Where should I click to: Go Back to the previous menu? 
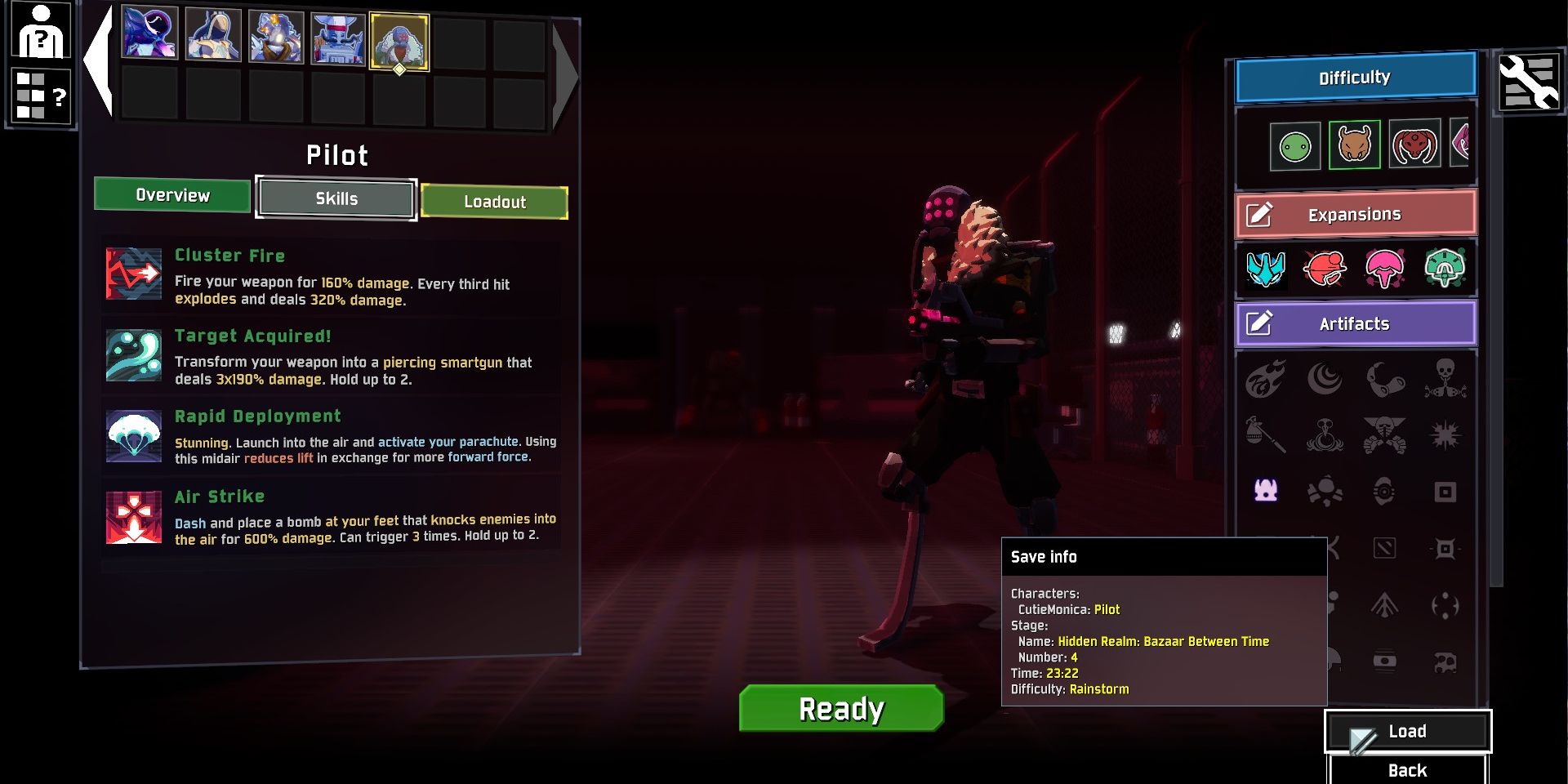click(1407, 770)
